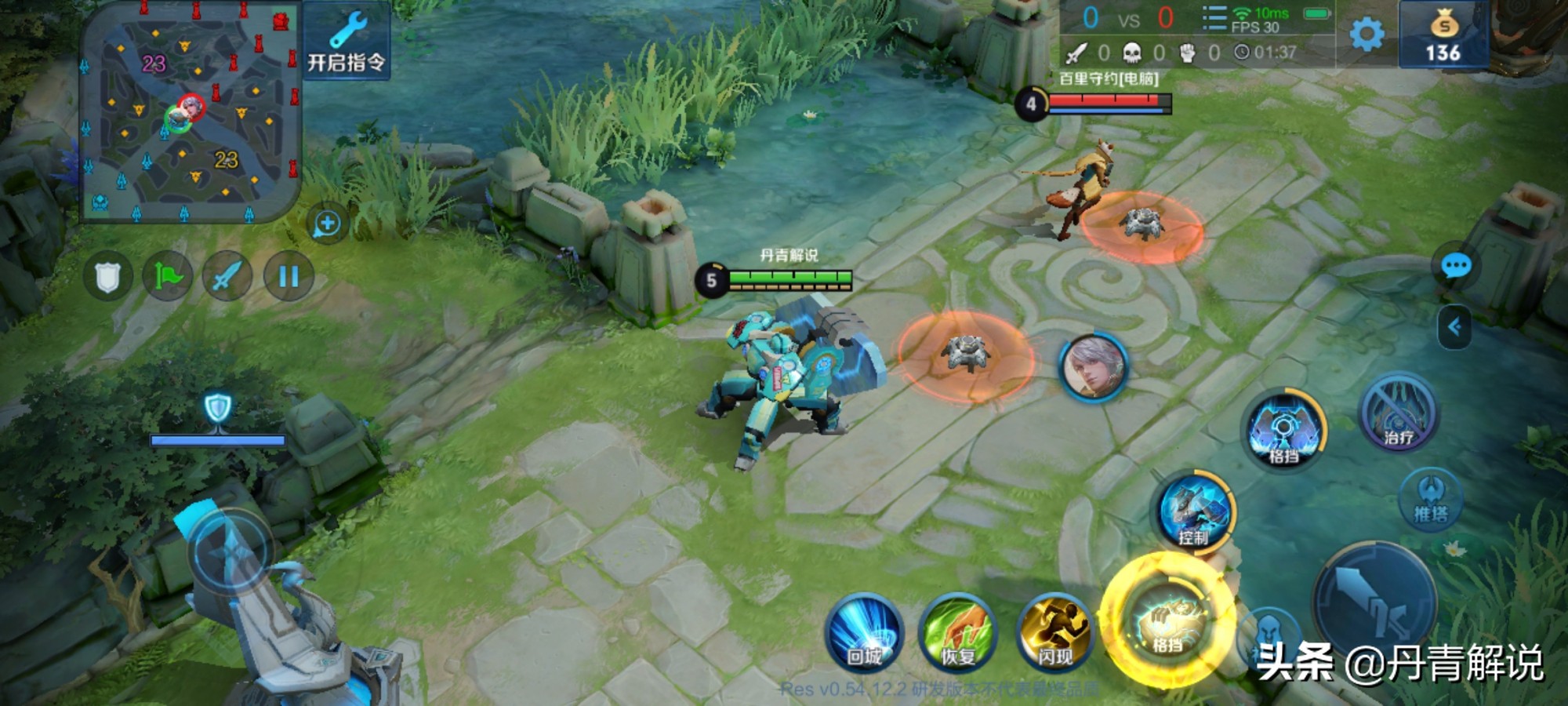1568x706 pixels.
Task: Click the battlefield minimap
Action: point(191,112)
